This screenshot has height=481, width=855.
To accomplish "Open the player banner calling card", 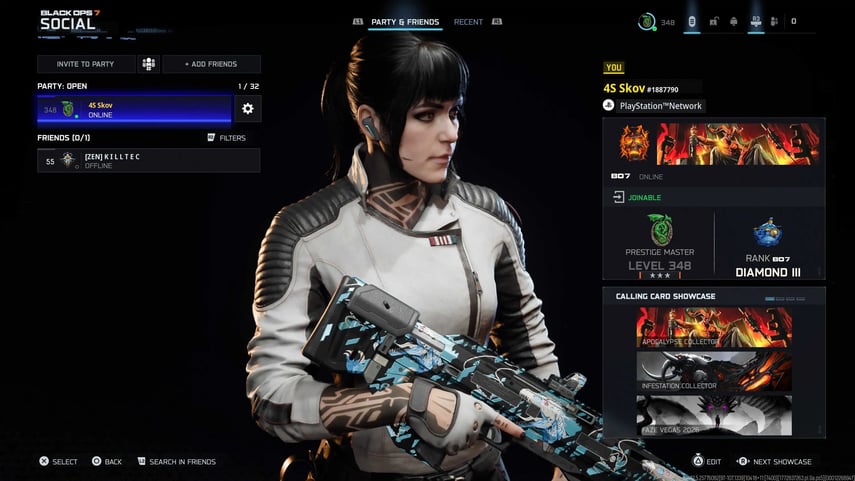I will pos(738,144).
